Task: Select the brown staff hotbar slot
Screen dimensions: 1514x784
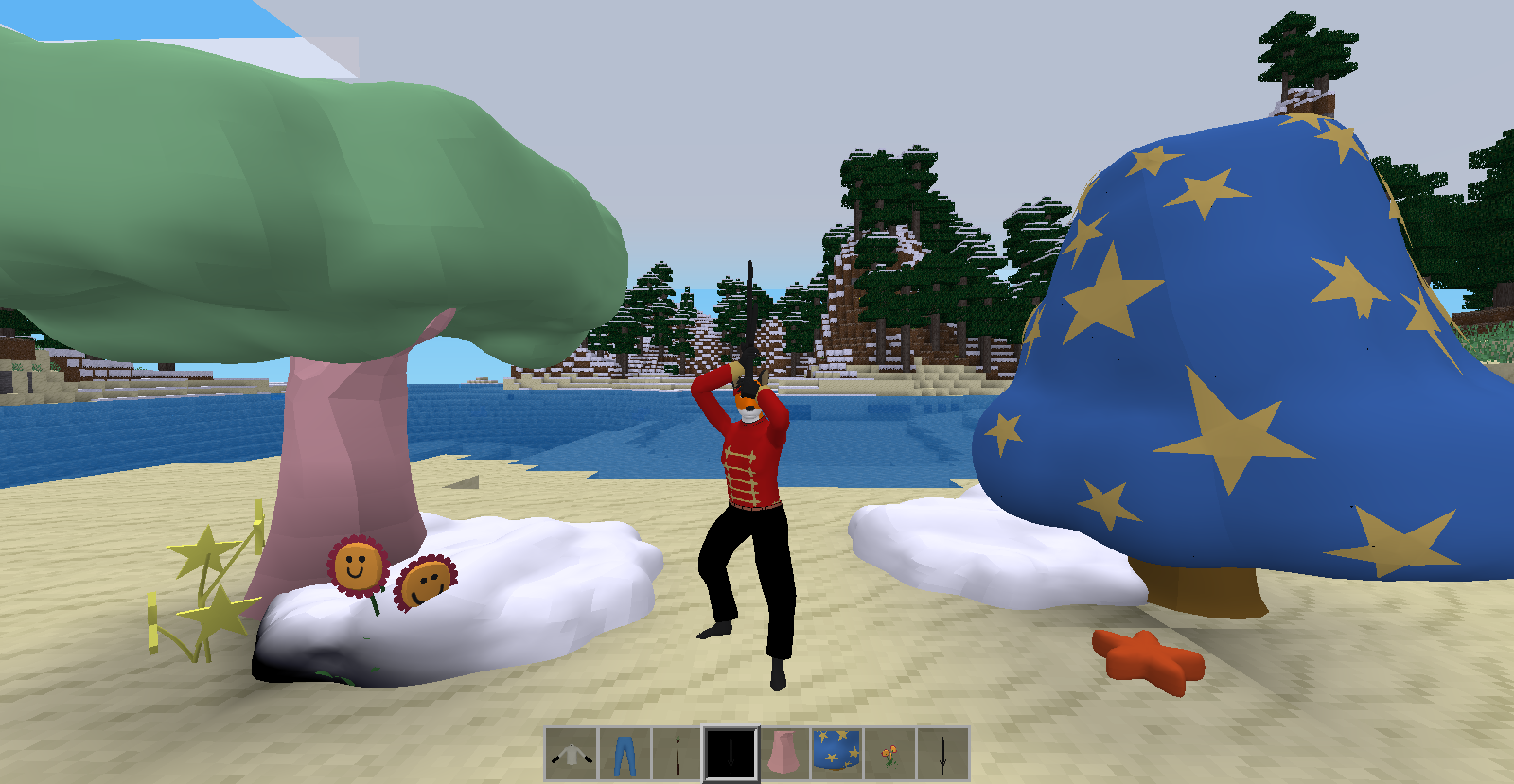Action: (678, 754)
